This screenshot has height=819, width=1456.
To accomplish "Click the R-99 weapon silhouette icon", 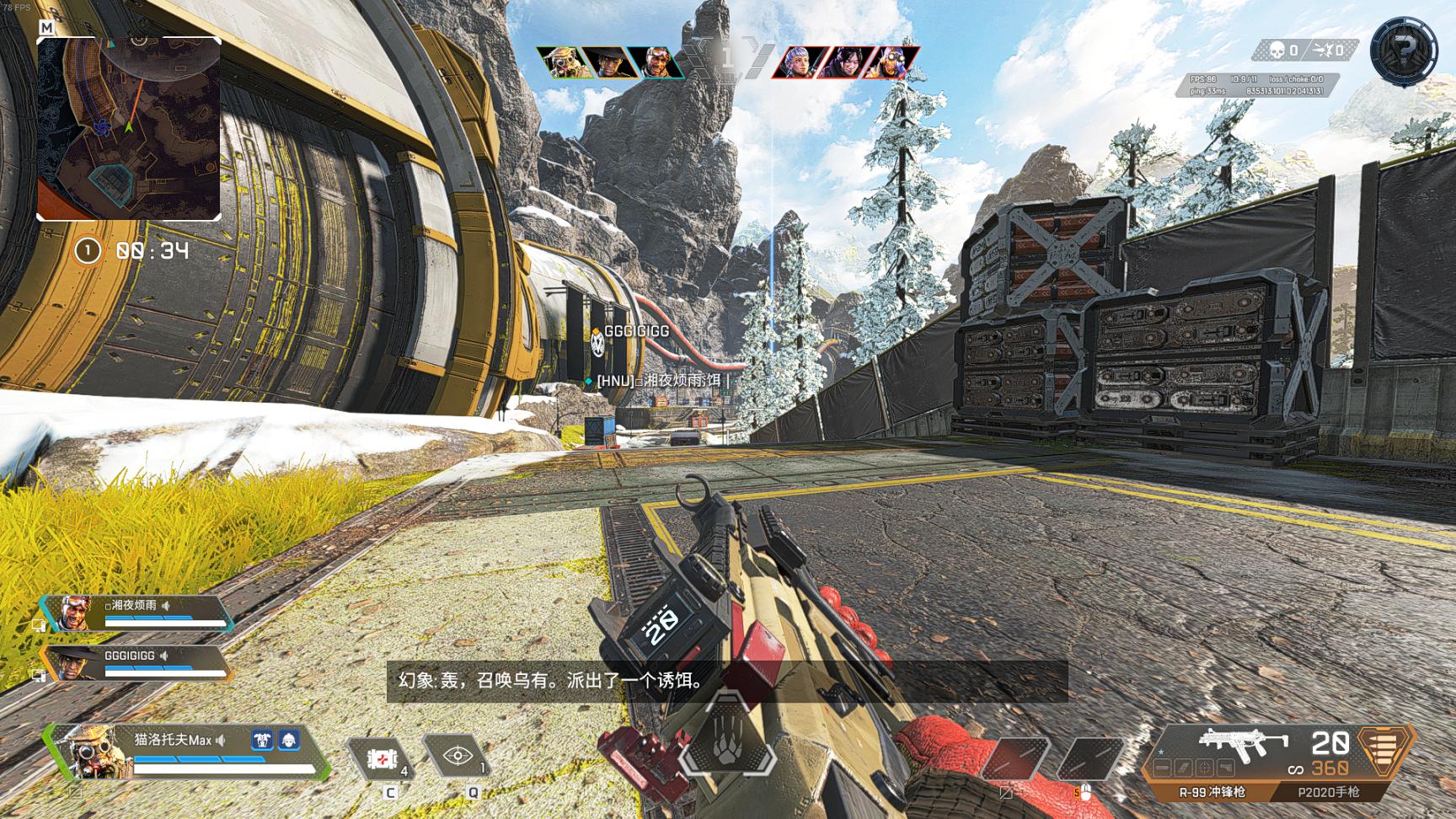I will click(1243, 742).
